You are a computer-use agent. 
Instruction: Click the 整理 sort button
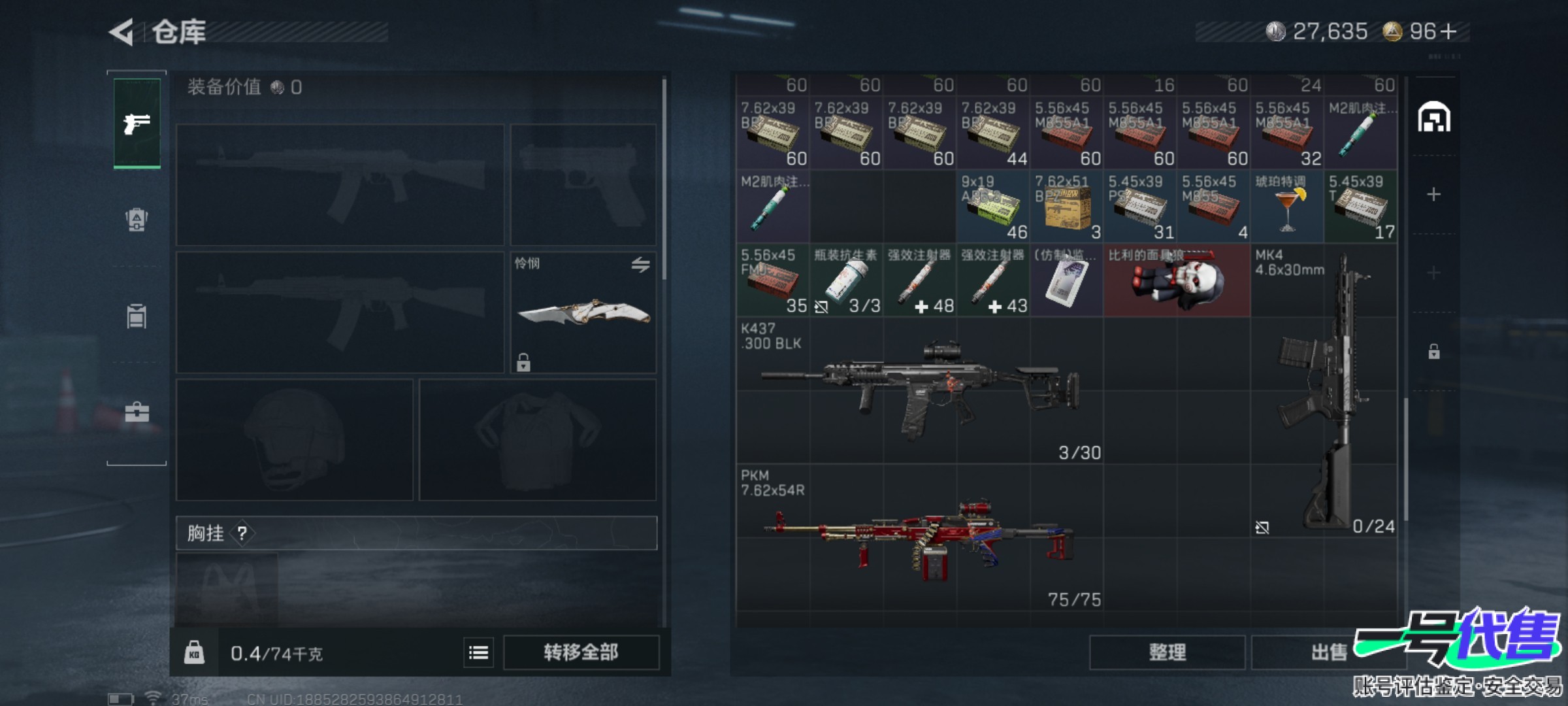(x=1167, y=652)
